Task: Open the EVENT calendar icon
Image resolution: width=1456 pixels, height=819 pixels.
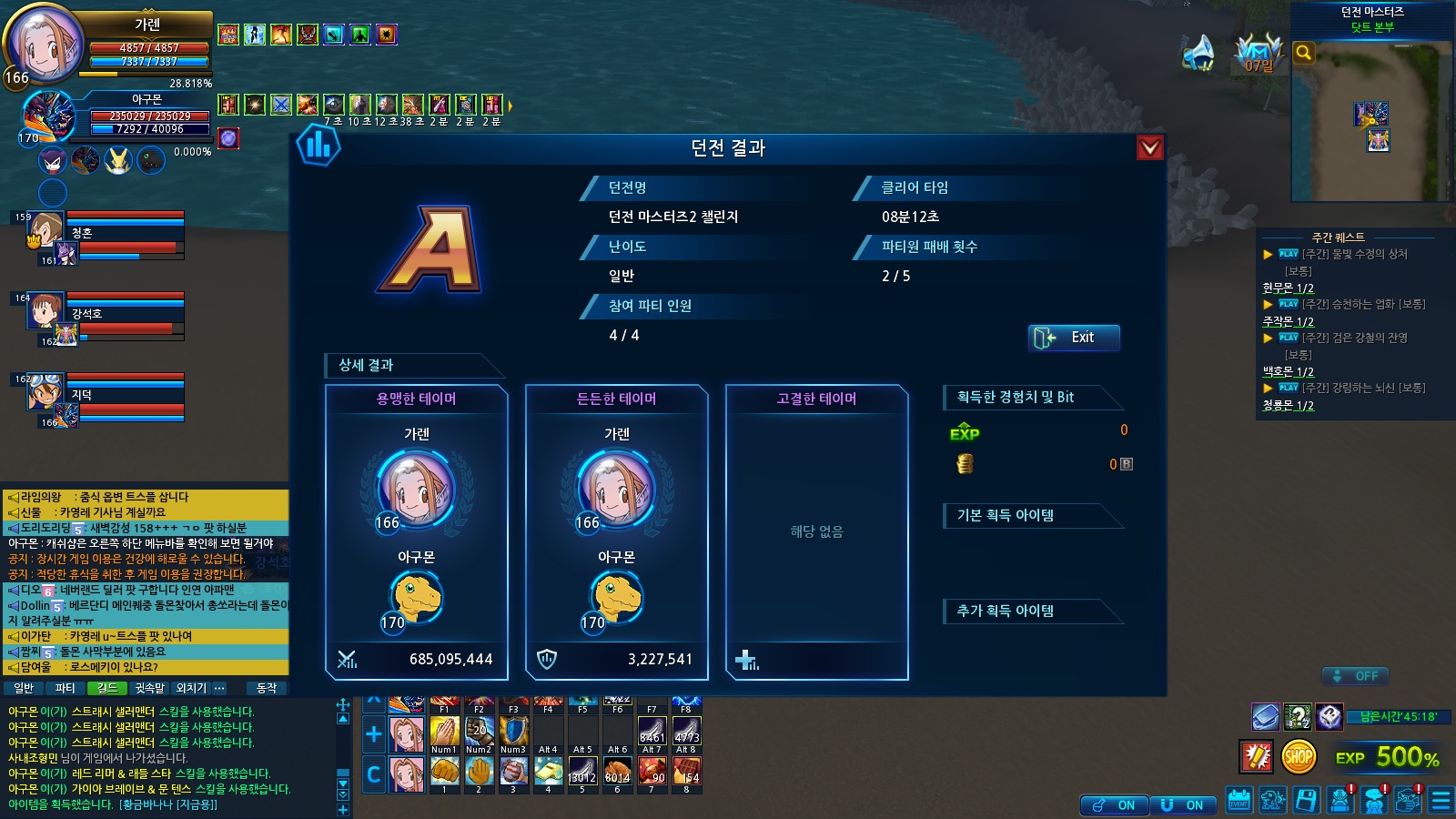Action: [1239, 801]
